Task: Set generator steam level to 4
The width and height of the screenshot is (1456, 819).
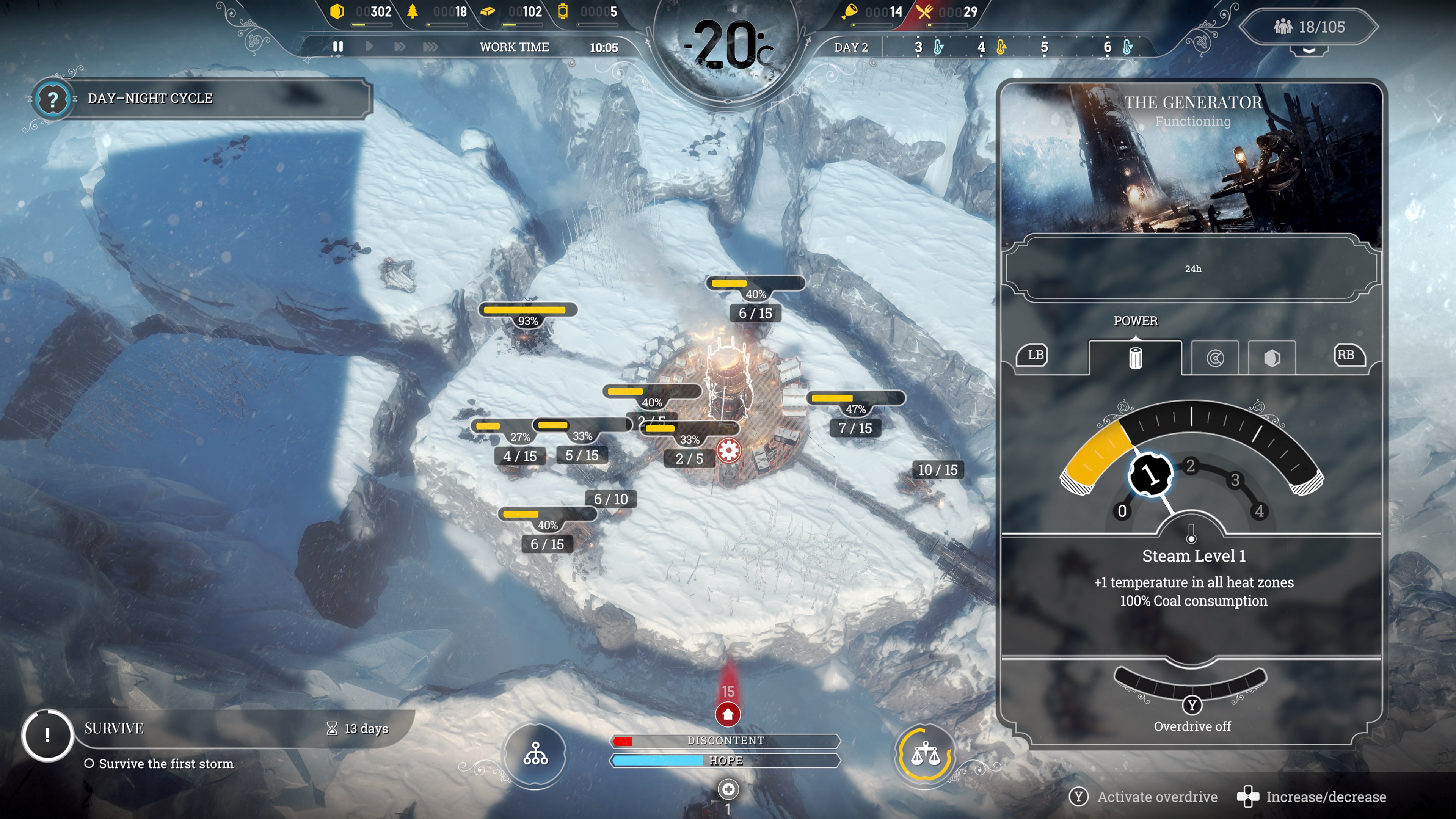Action: pyautogui.click(x=1259, y=511)
